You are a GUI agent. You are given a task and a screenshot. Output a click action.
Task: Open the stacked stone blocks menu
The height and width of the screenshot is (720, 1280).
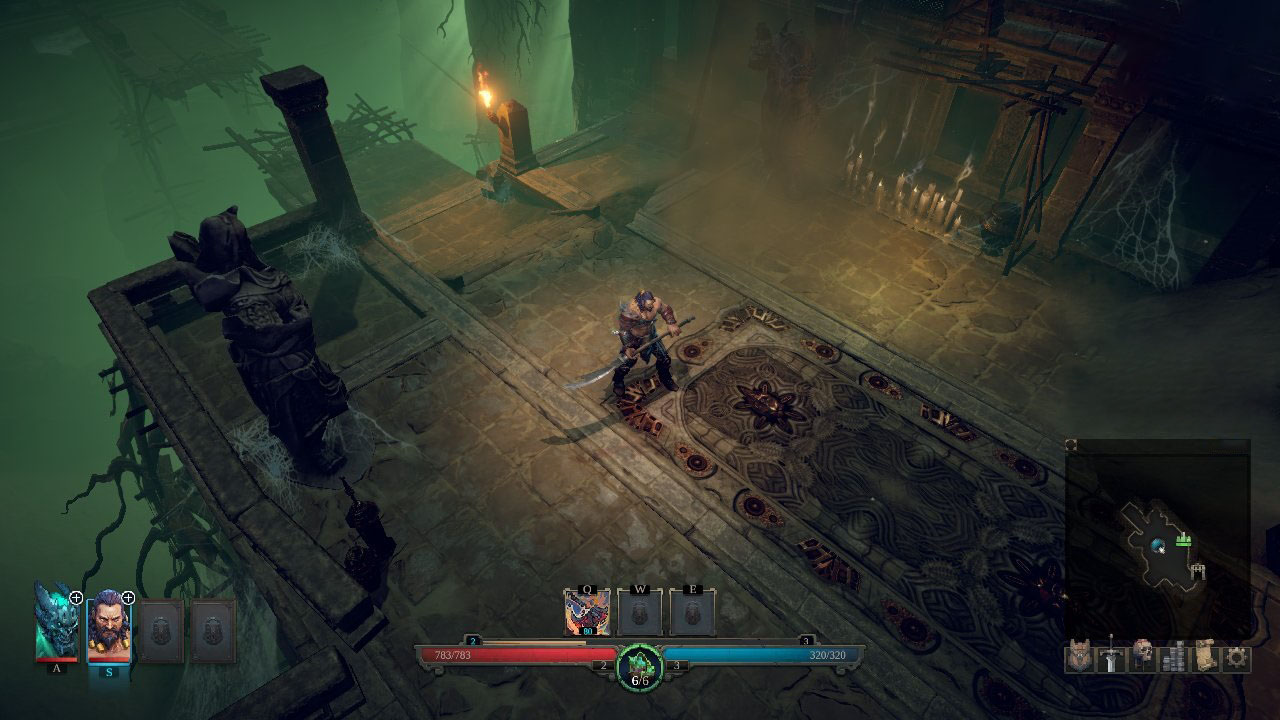(1174, 658)
